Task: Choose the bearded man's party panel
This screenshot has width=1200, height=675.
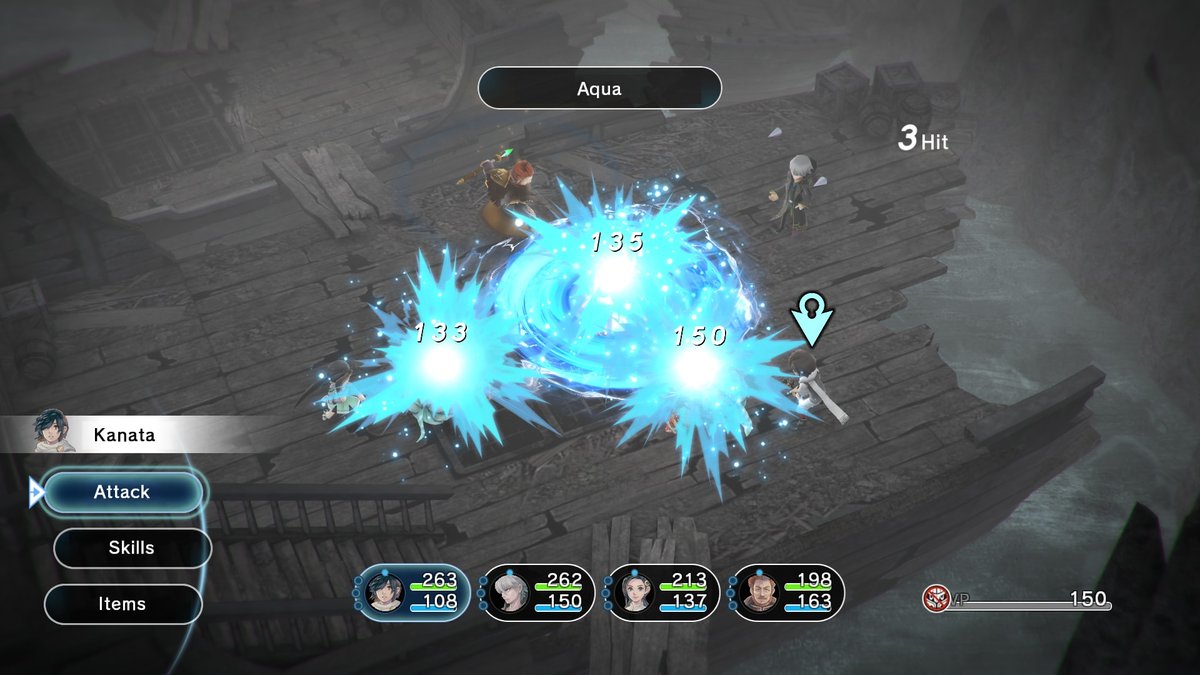Action: pos(788,592)
